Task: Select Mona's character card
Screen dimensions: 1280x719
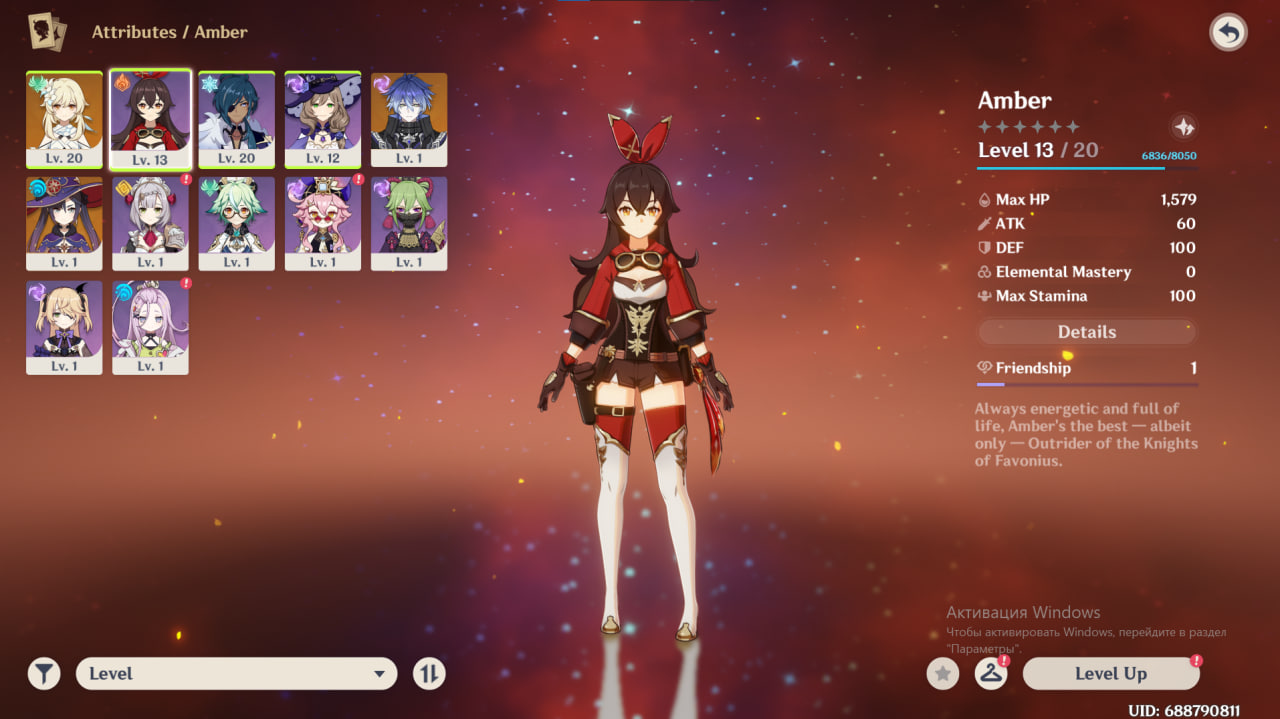Action: coord(64,223)
